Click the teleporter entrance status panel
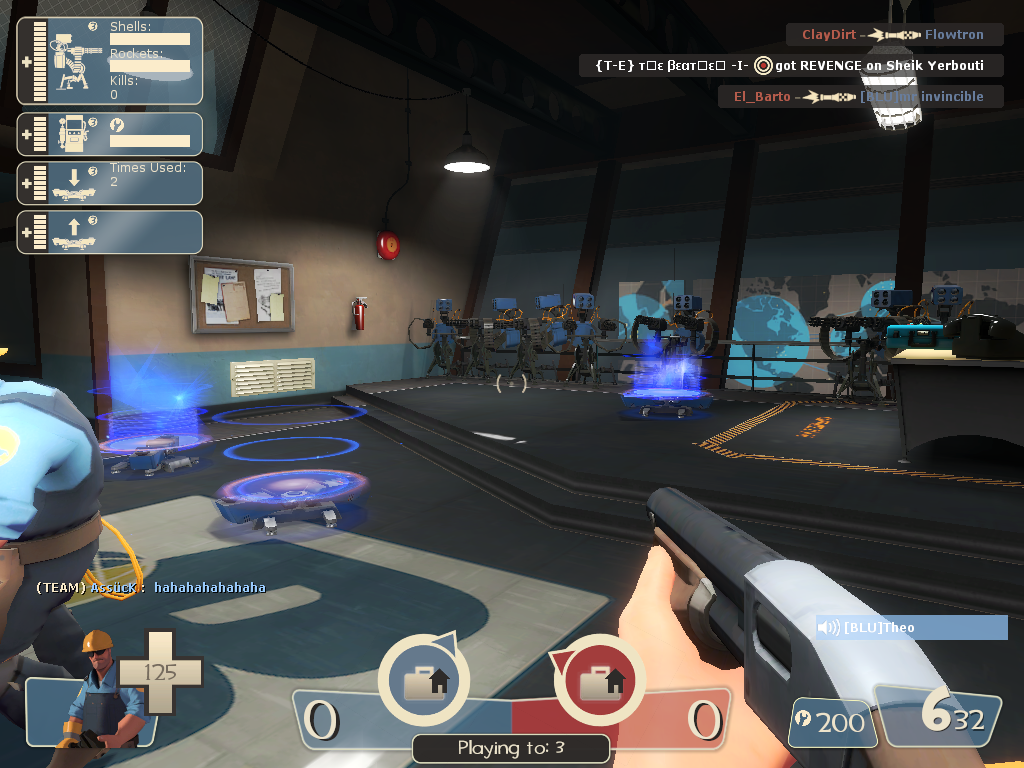This screenshot has height=768, width=1024. coord(110,183)
